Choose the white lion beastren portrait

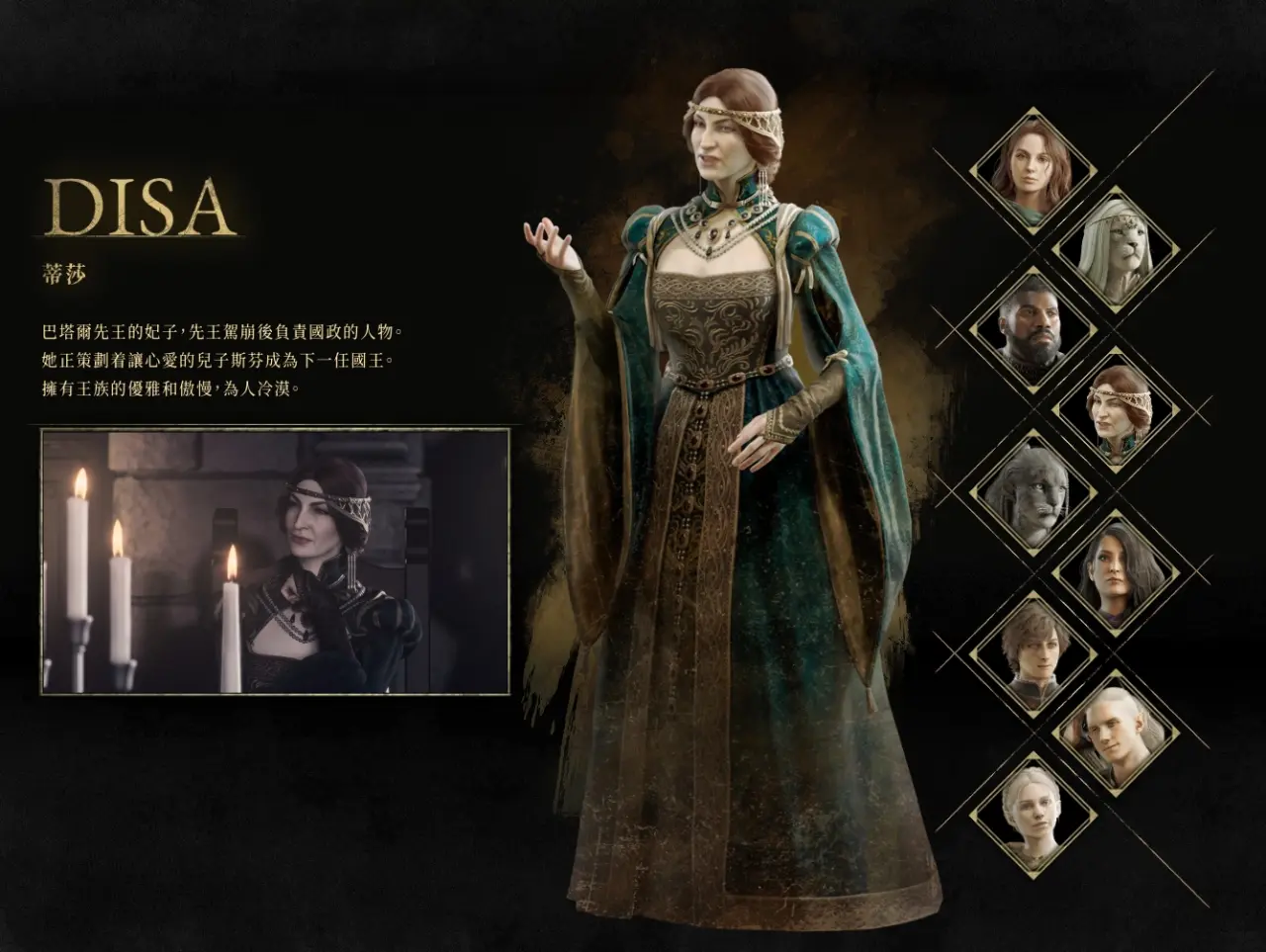tap(1115, 247)
